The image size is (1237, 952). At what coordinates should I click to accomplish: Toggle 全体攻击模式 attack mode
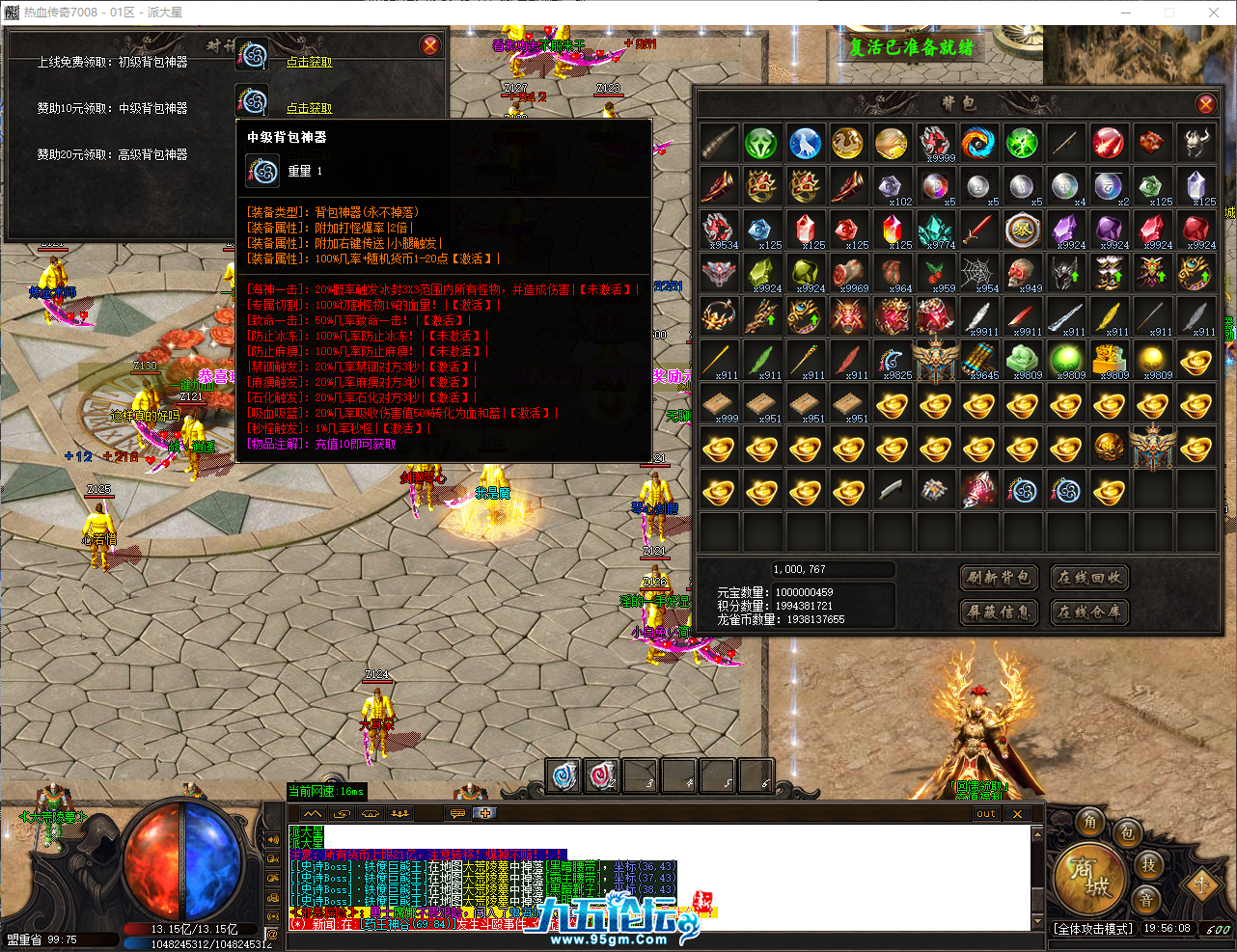tap(1093, 929)
